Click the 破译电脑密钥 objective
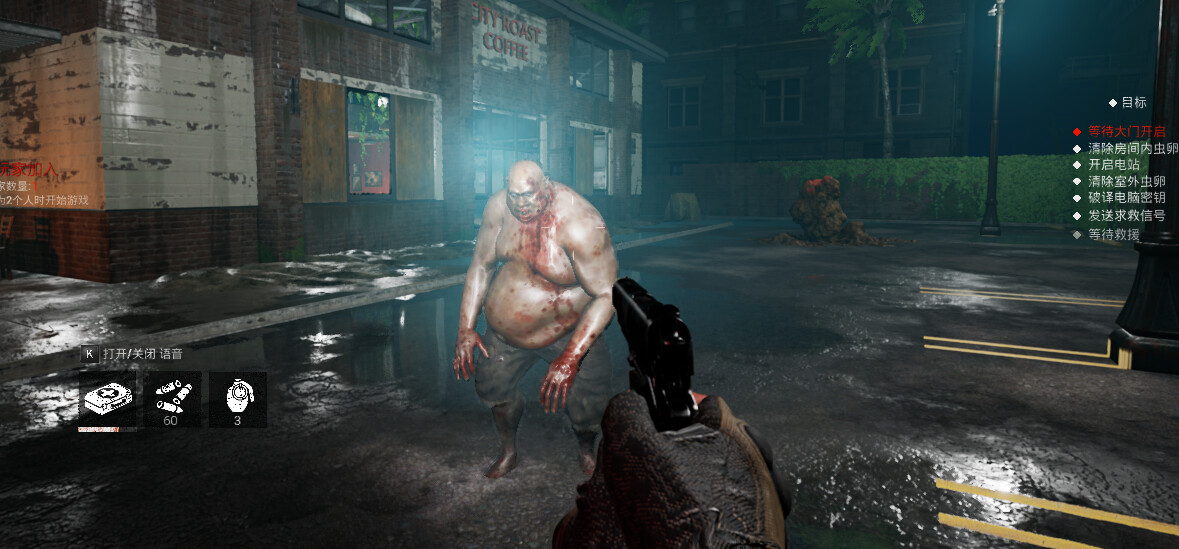The height and width of the screenshot is (549, 1179). pyautogui.click(x=1125, y=198)
